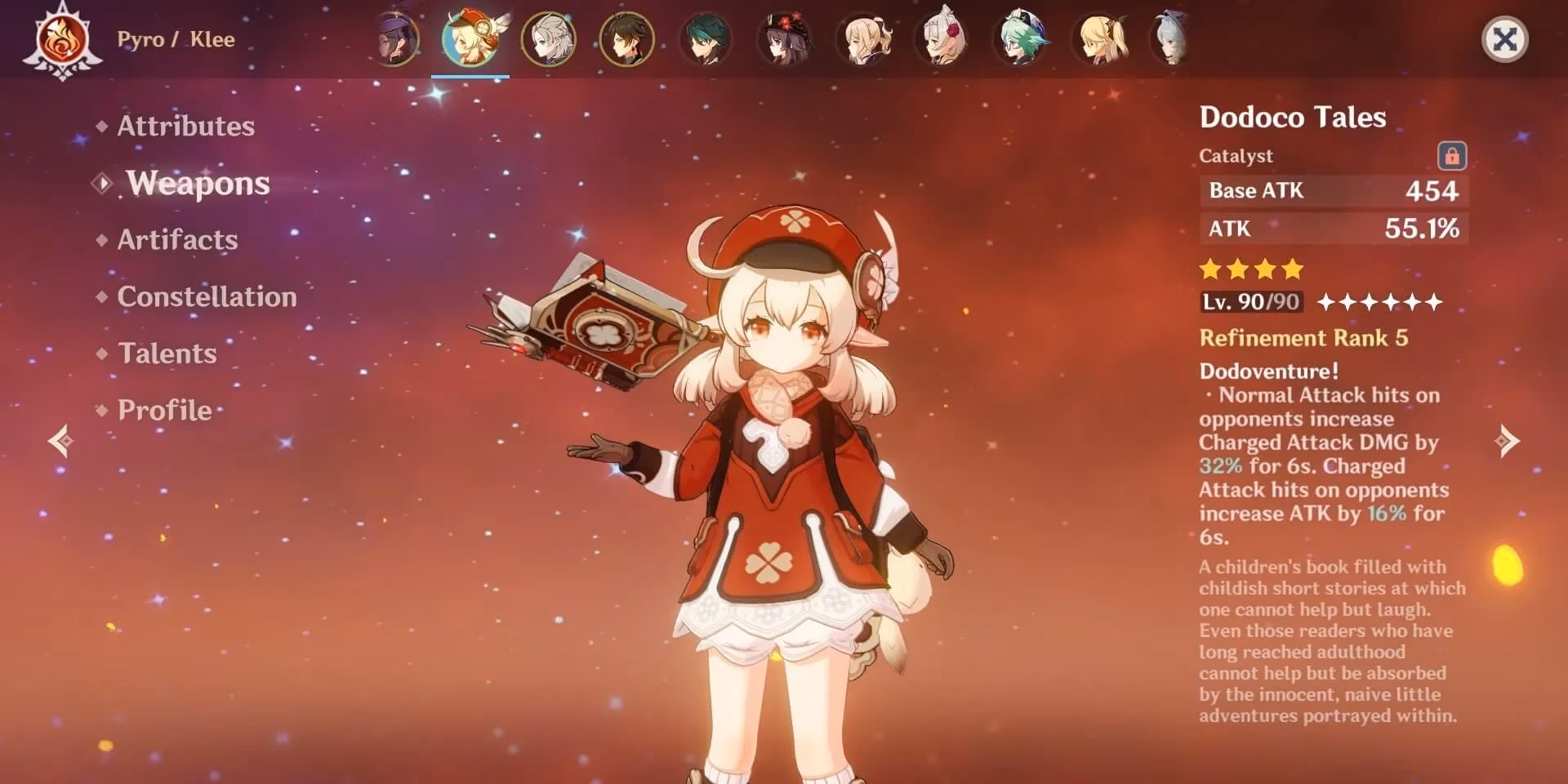
Task: Select Zhongli's character portrait
Action: coord(626,39)
